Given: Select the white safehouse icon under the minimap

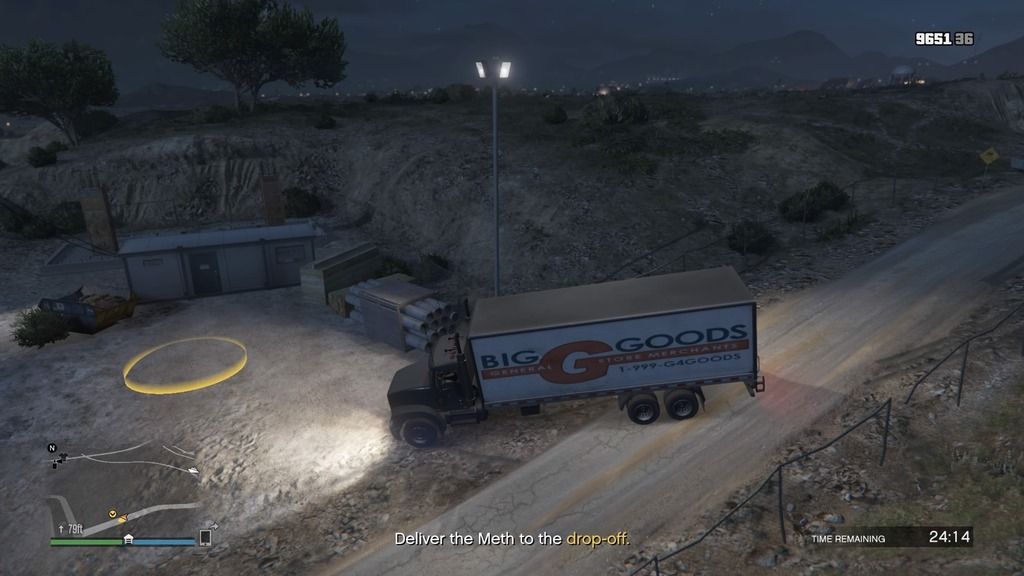Looking at the screenshot, I should [x=128, y=540].
